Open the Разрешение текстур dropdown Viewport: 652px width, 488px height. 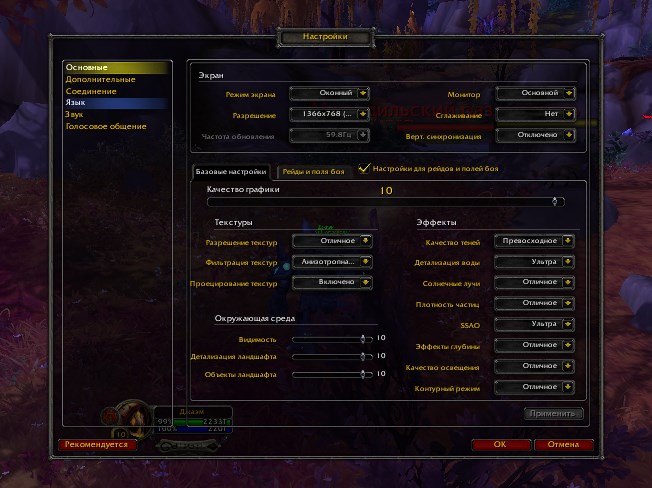click(x=332, y=240)
